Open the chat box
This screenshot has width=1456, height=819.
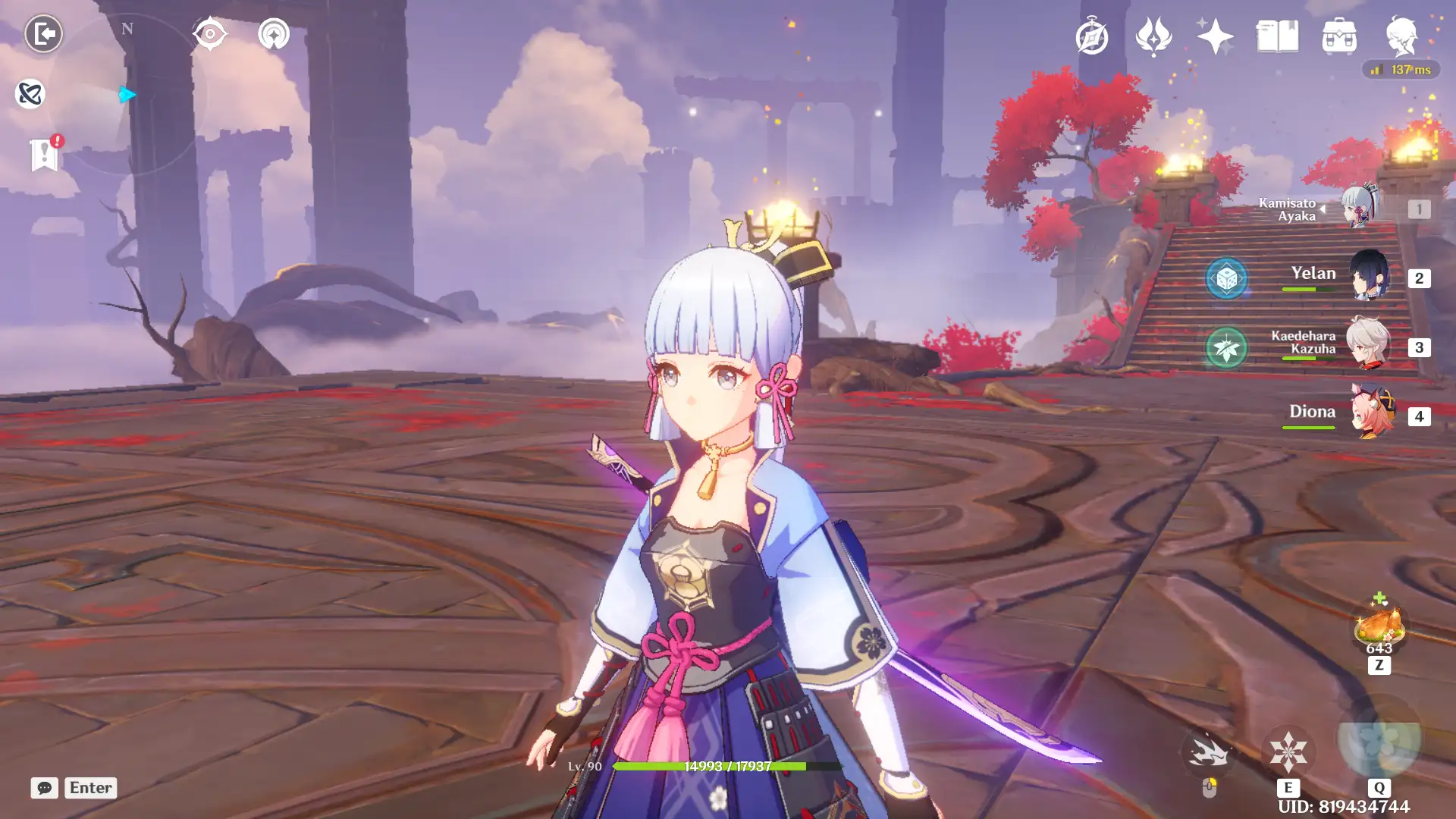point(45,788)
